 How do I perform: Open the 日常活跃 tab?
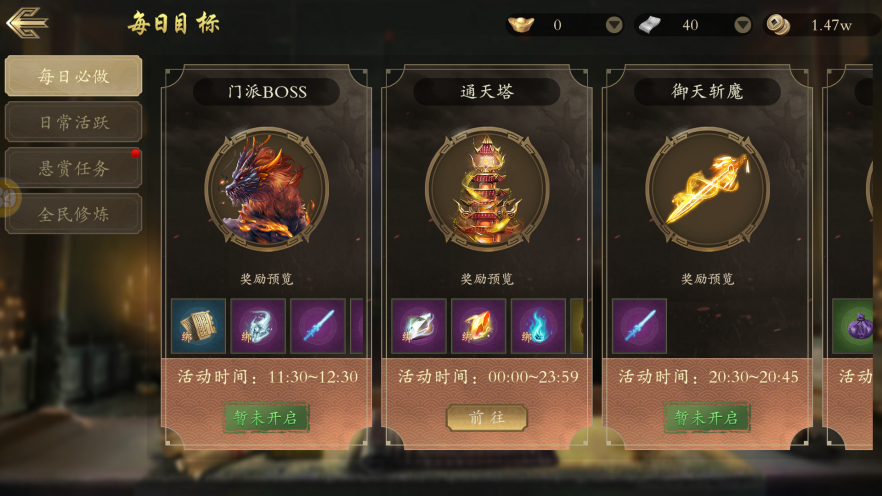73,122
